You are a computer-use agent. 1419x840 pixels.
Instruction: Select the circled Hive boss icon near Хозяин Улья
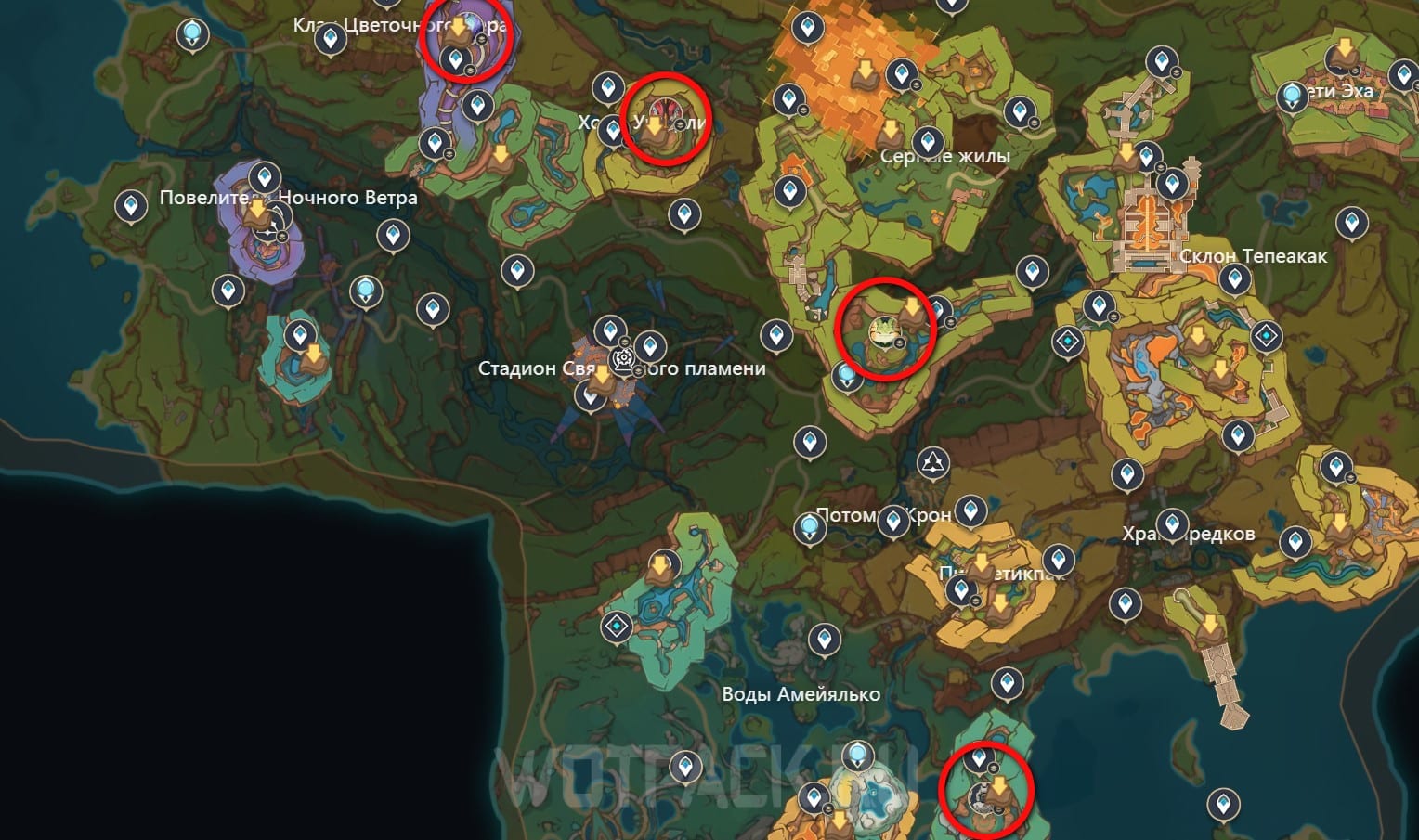(665, 110)
